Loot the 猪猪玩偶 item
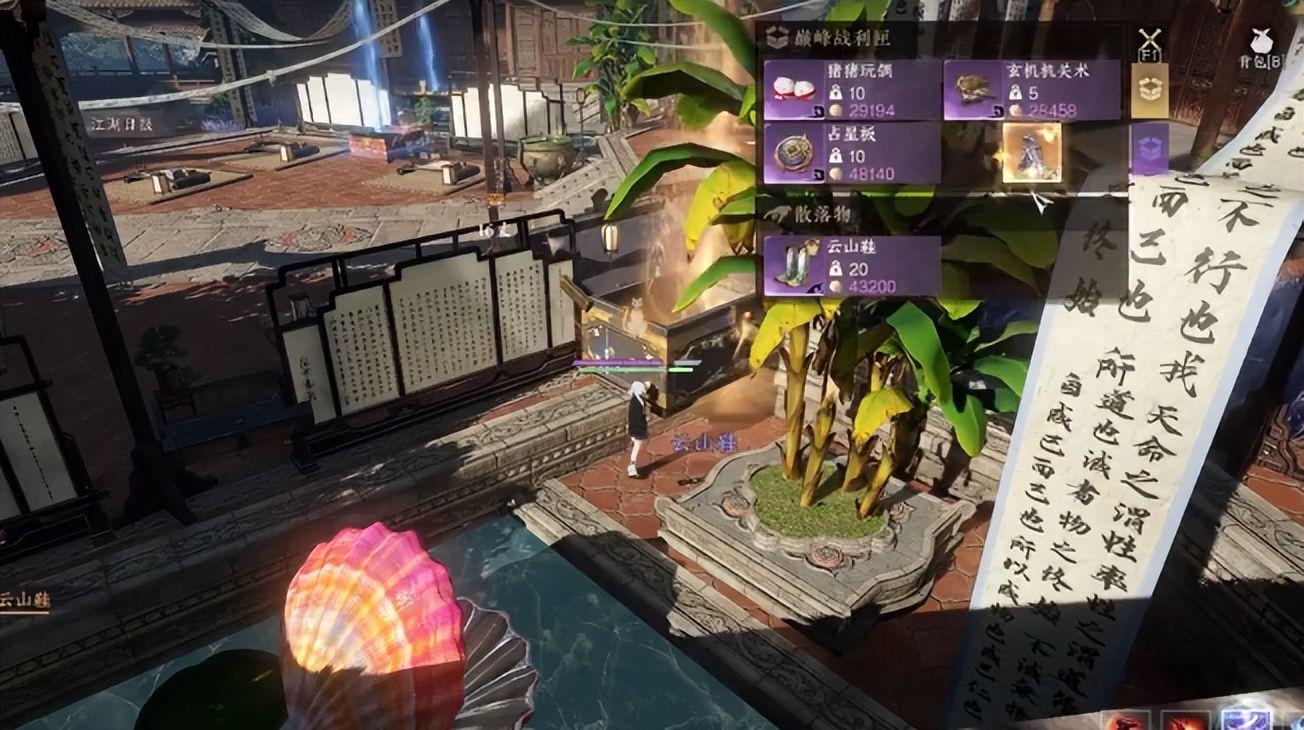Image resolution: width=1304 pixels, height=730 pixels. [851, 89]
